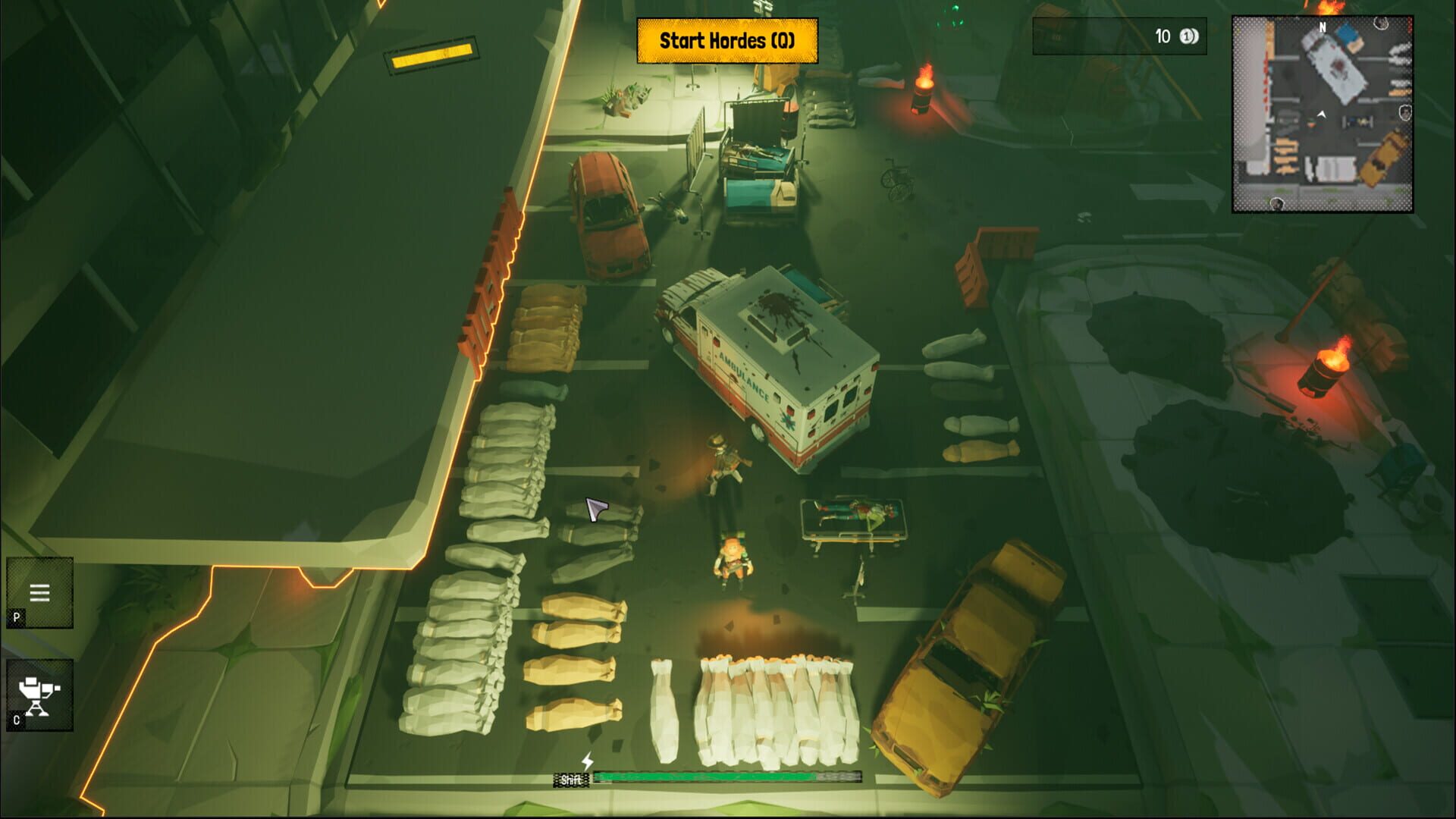Click the zombie portrait at the minimap's bottom edge

[1277, 203]
